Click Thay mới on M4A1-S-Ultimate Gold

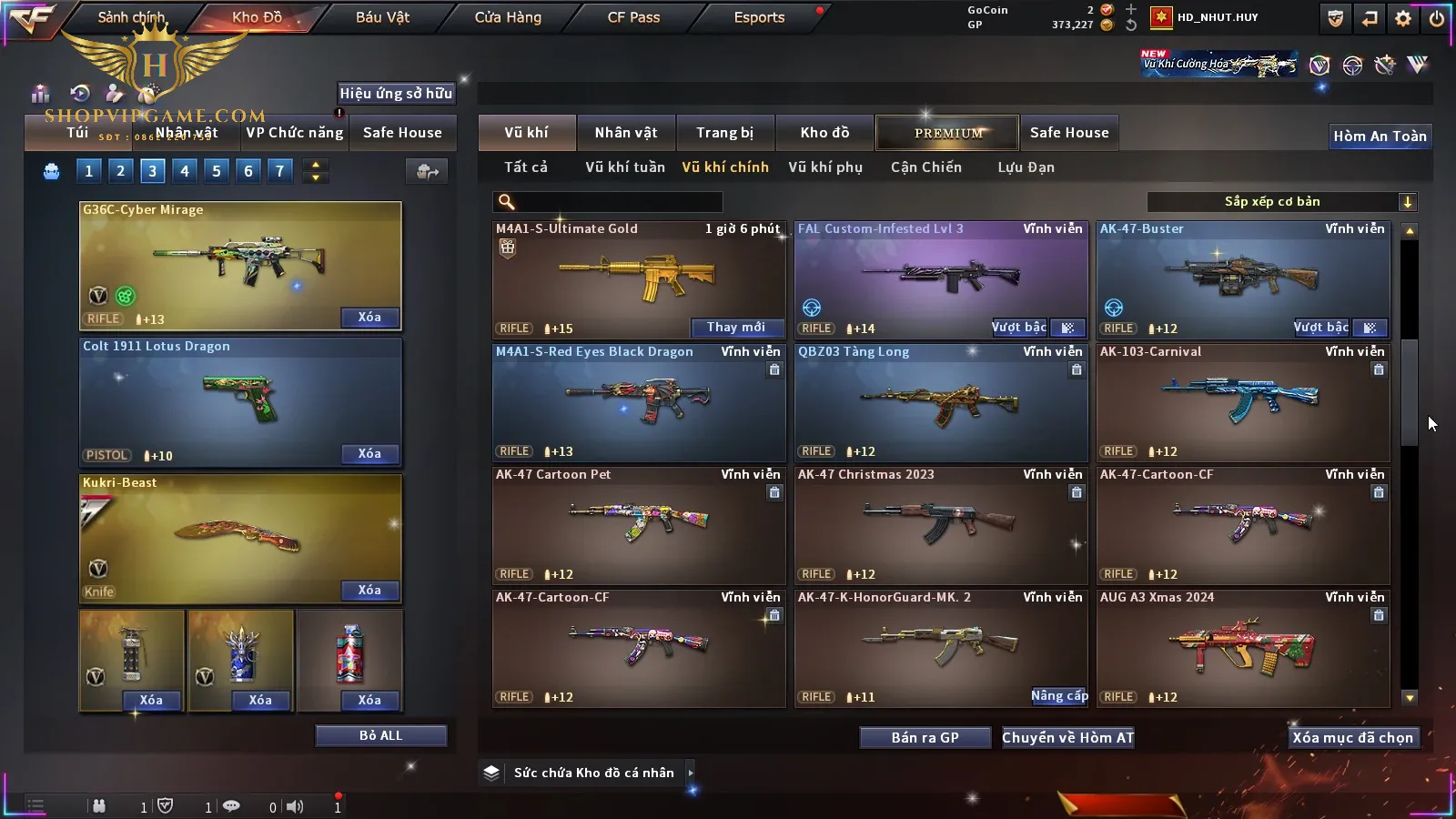tap(736, 328)
